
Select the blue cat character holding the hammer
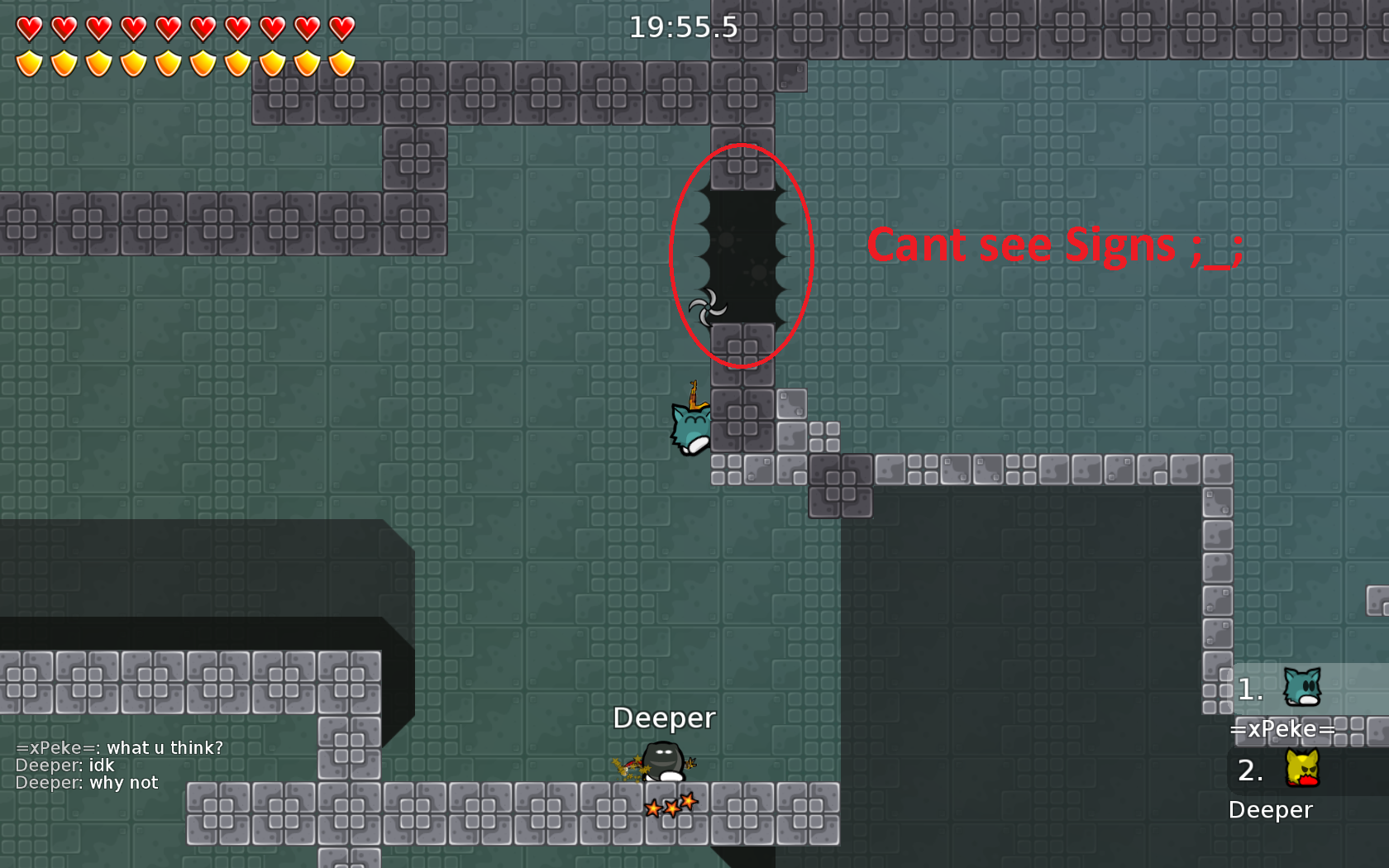tap(690, 428)
